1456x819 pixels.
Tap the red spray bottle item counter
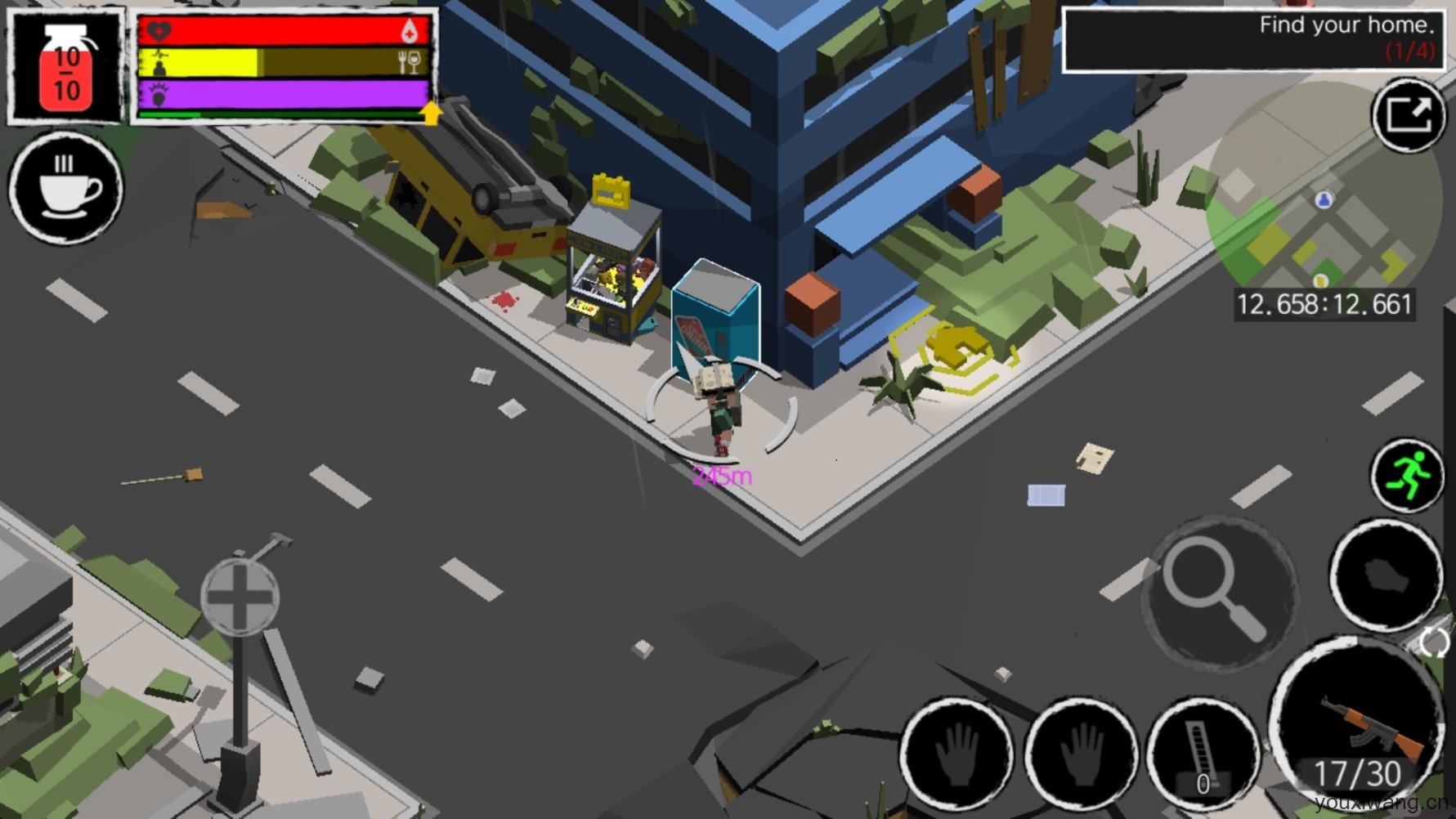point(66,67)
